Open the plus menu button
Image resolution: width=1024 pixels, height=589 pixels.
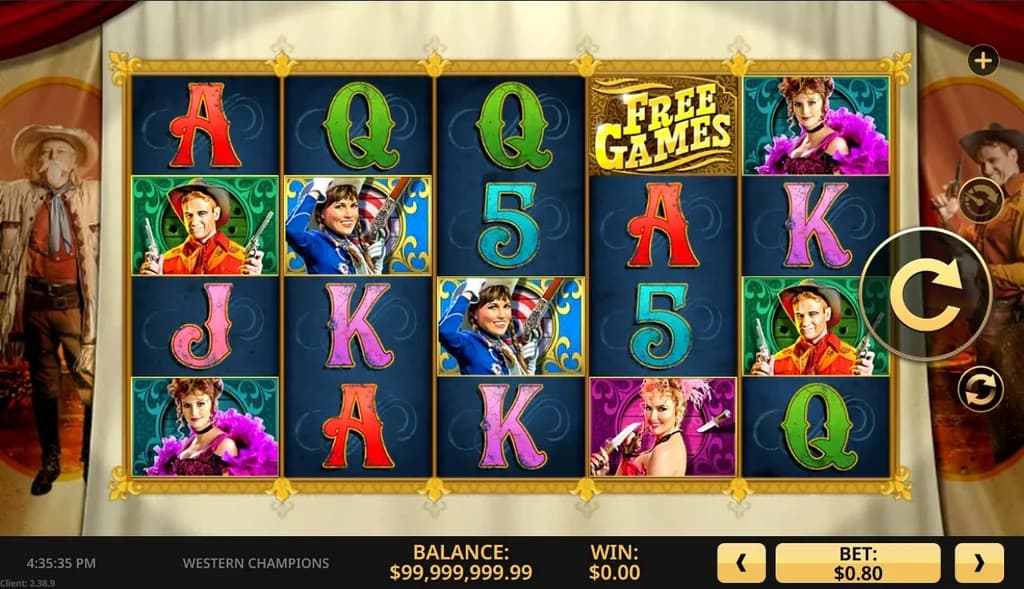coord(983,61)
